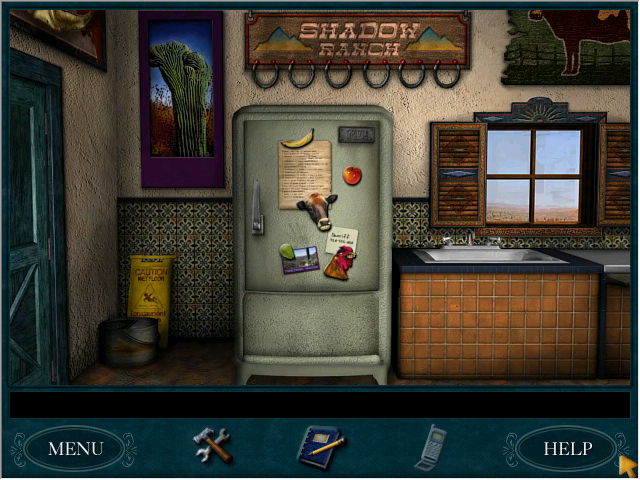
Task: Open the blue notebook journal icon
Action: pyautogui.click(x=320, y=446)
